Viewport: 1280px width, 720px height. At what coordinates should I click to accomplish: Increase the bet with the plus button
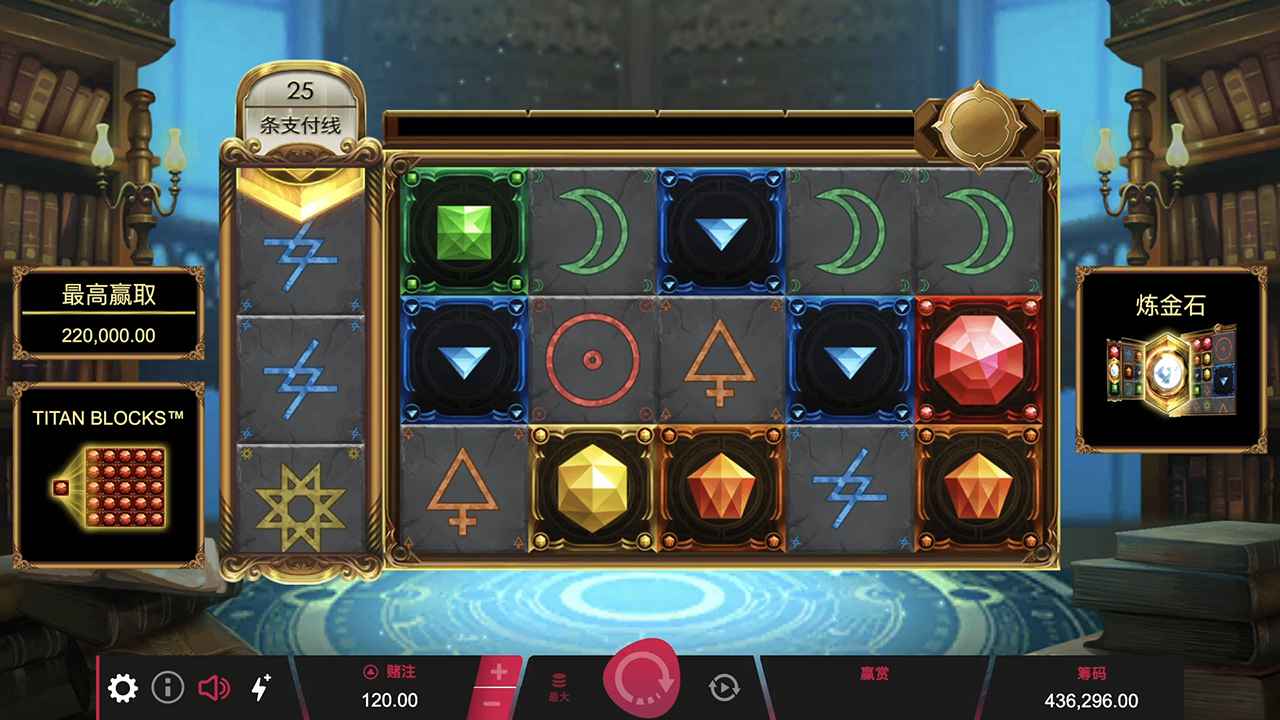[x=499, y=672]
